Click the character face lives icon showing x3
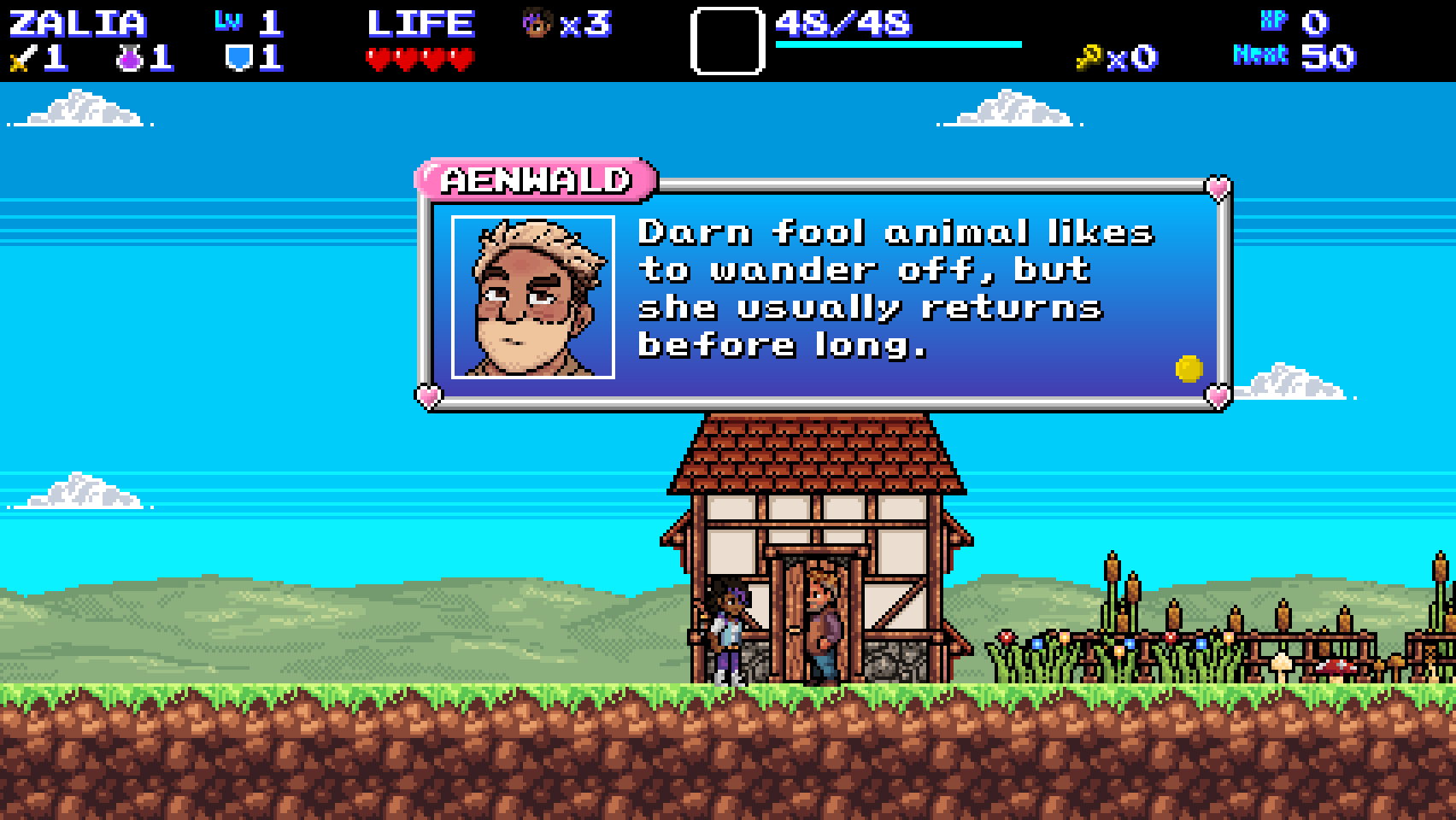This screenshot has height=820, width=1456. tap(538, 24)
